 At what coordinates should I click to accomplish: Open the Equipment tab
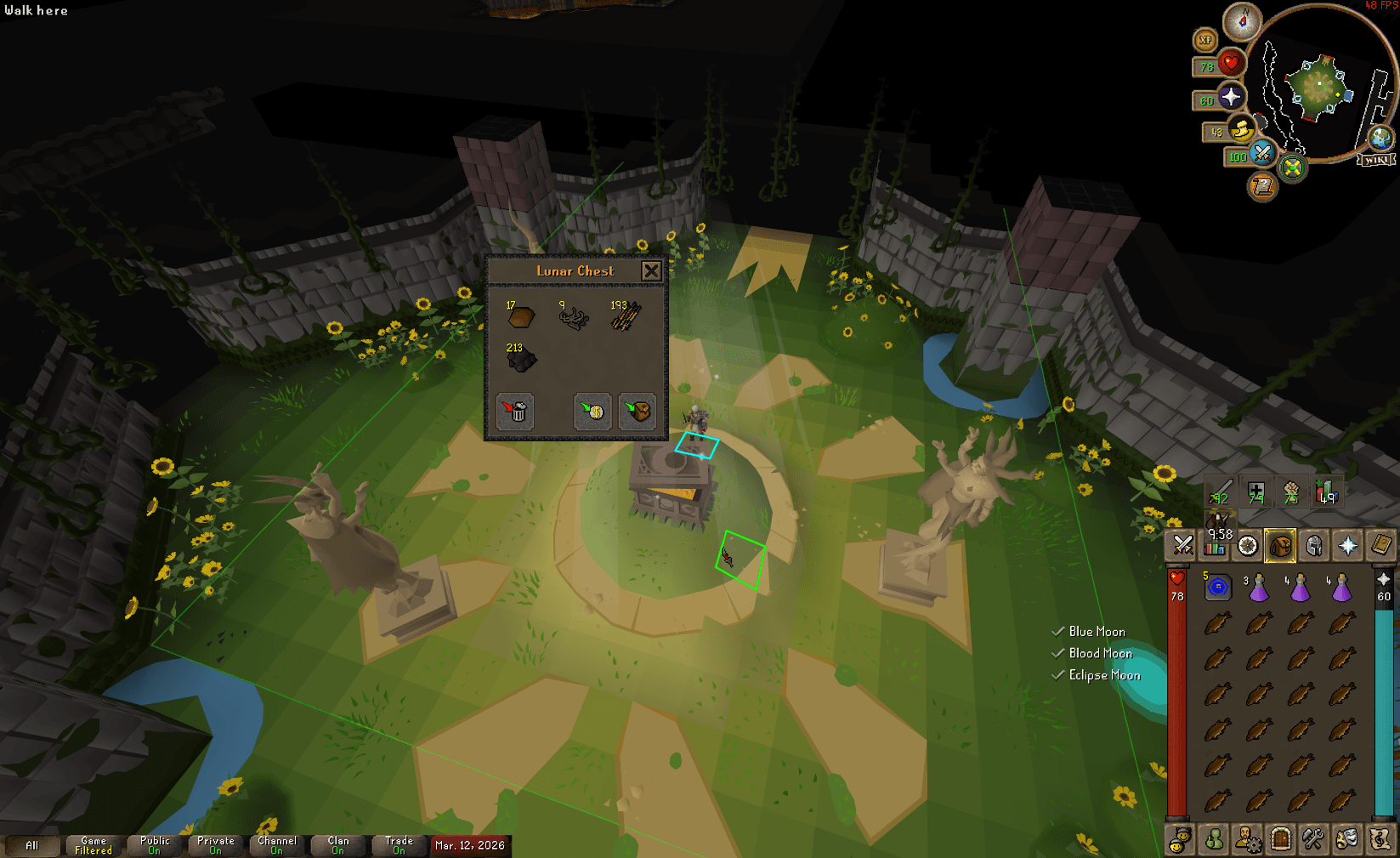point(1314,546)
